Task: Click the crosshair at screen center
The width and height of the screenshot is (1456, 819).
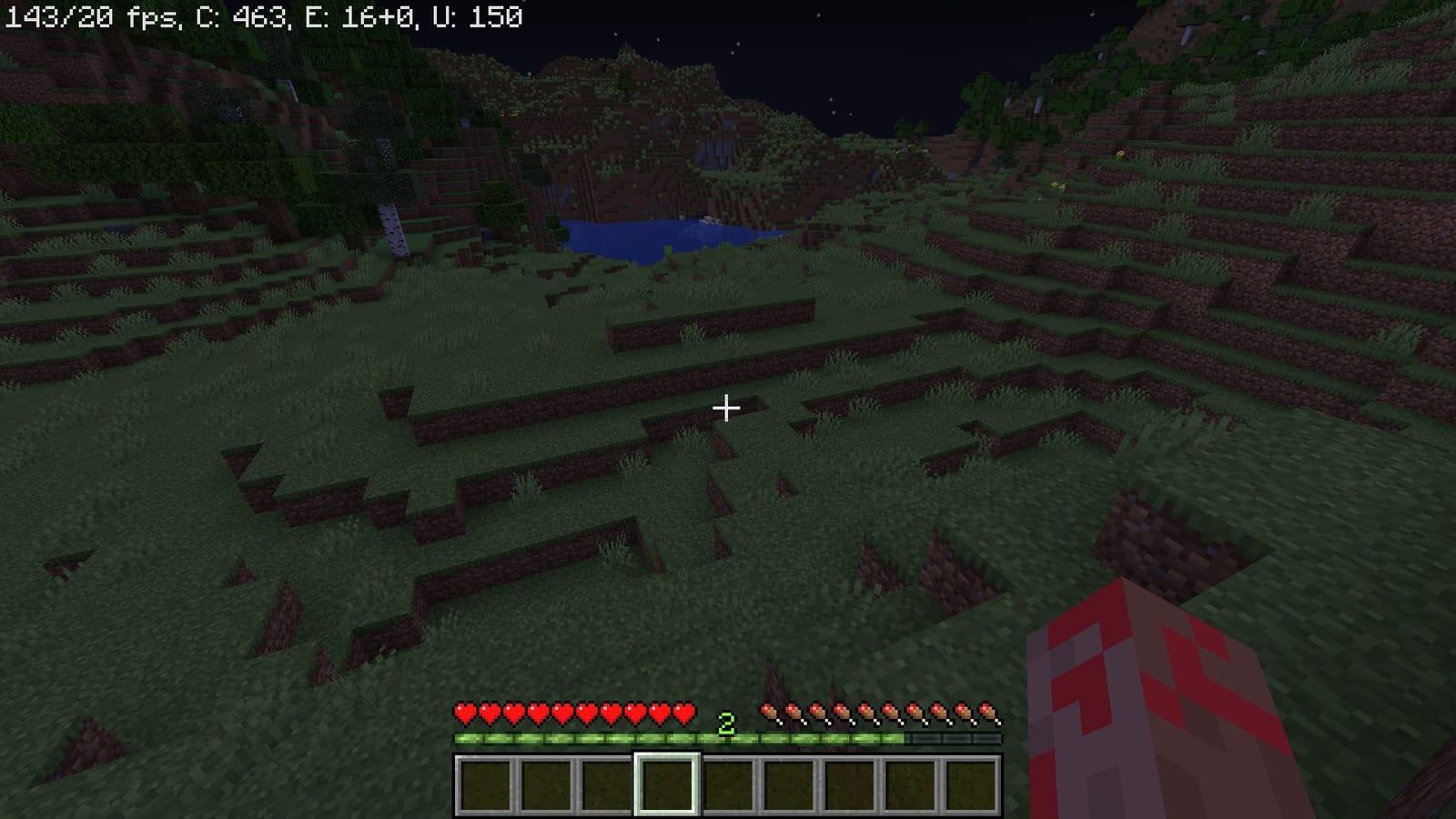Action: 727,409
